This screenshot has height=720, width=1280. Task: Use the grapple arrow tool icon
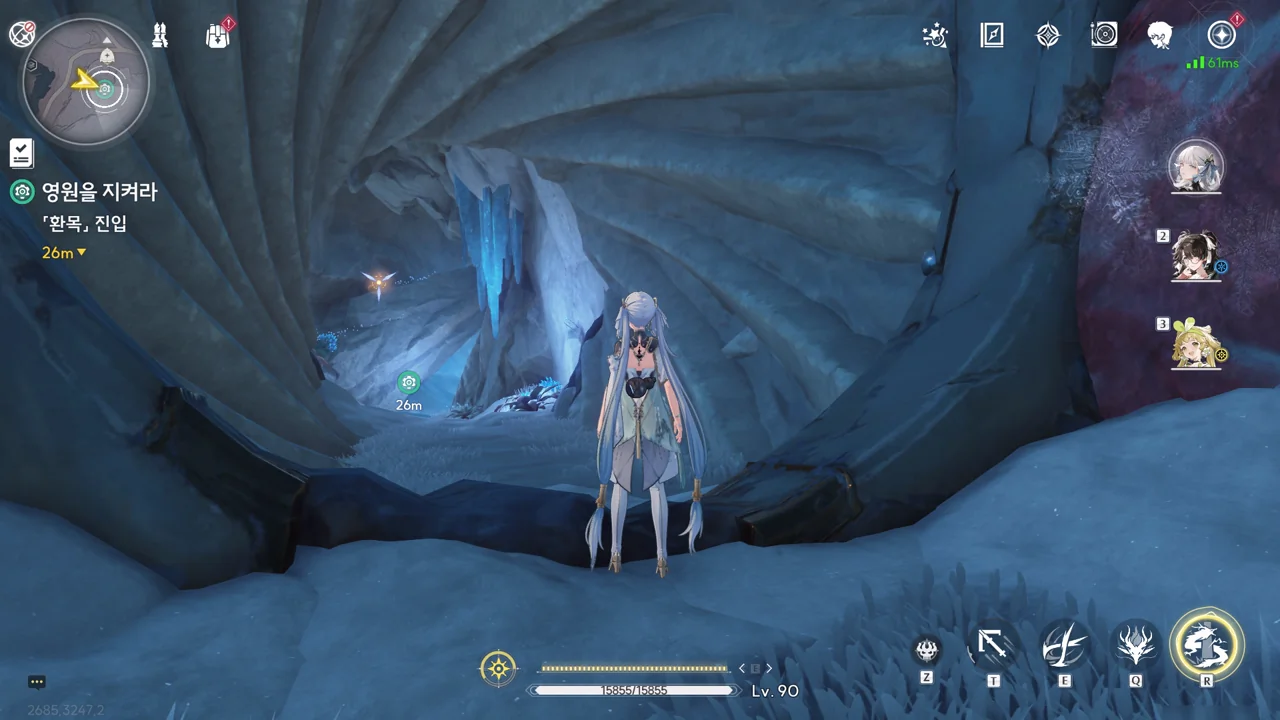point(993,645)
